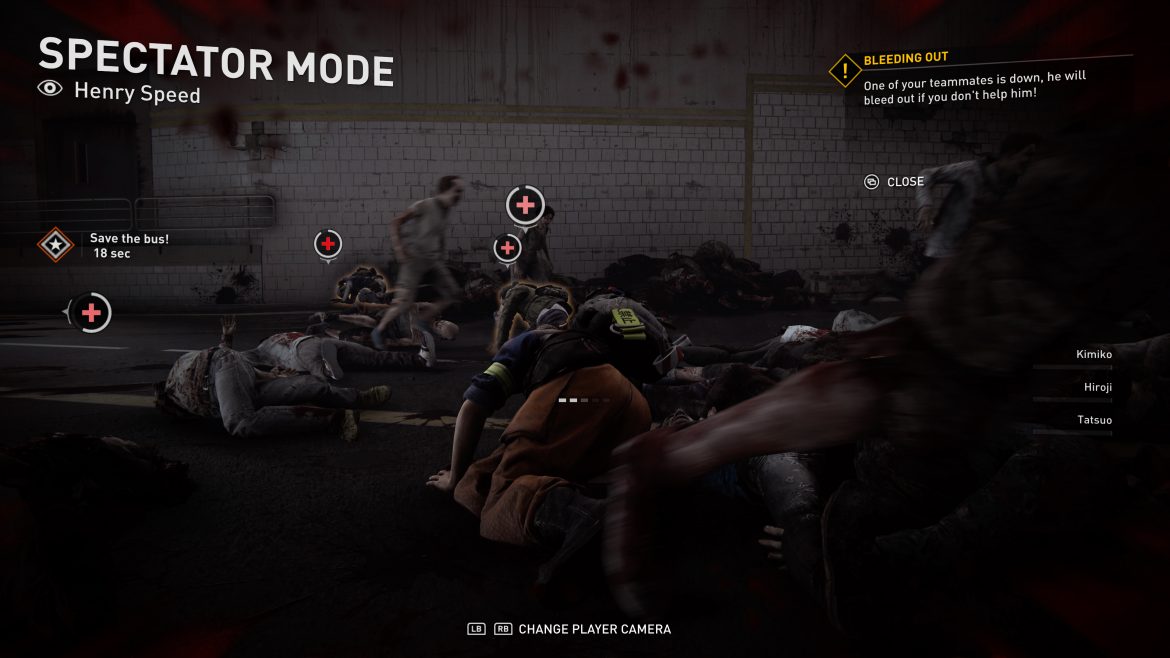1170x658 pixels.
Task: Click the Bleeding Out warning icon
Action: (845, 71)
